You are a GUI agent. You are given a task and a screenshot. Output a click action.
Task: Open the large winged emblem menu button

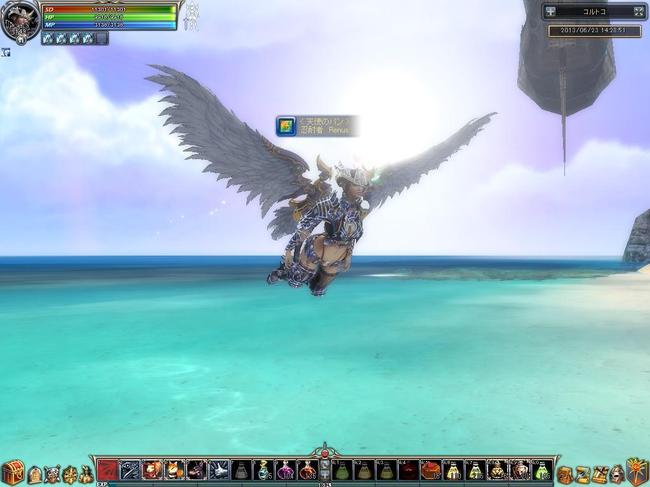click(x=637, y=471)
